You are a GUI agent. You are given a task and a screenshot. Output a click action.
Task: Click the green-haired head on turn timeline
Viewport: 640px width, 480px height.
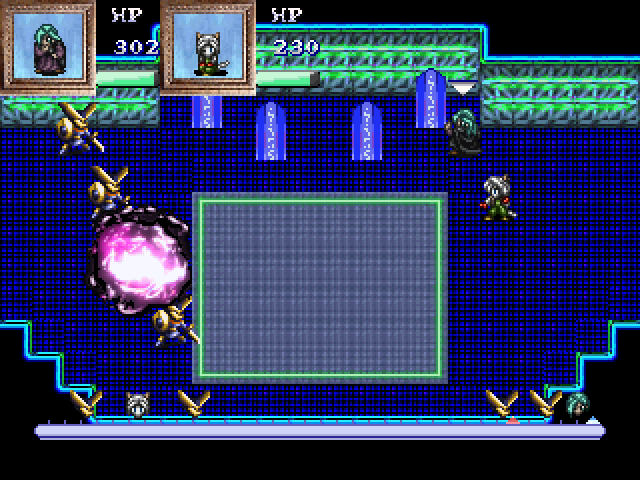click(577, 404)
